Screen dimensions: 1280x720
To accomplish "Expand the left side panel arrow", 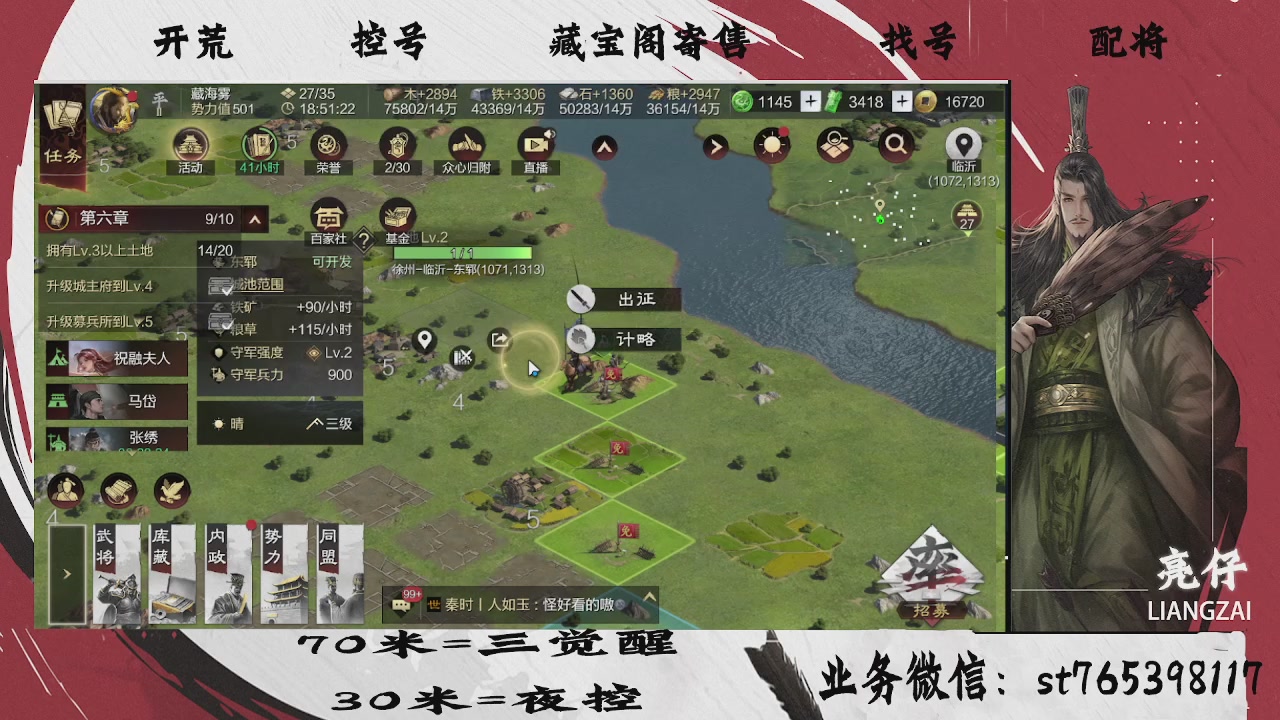I will tap(66, 575).
